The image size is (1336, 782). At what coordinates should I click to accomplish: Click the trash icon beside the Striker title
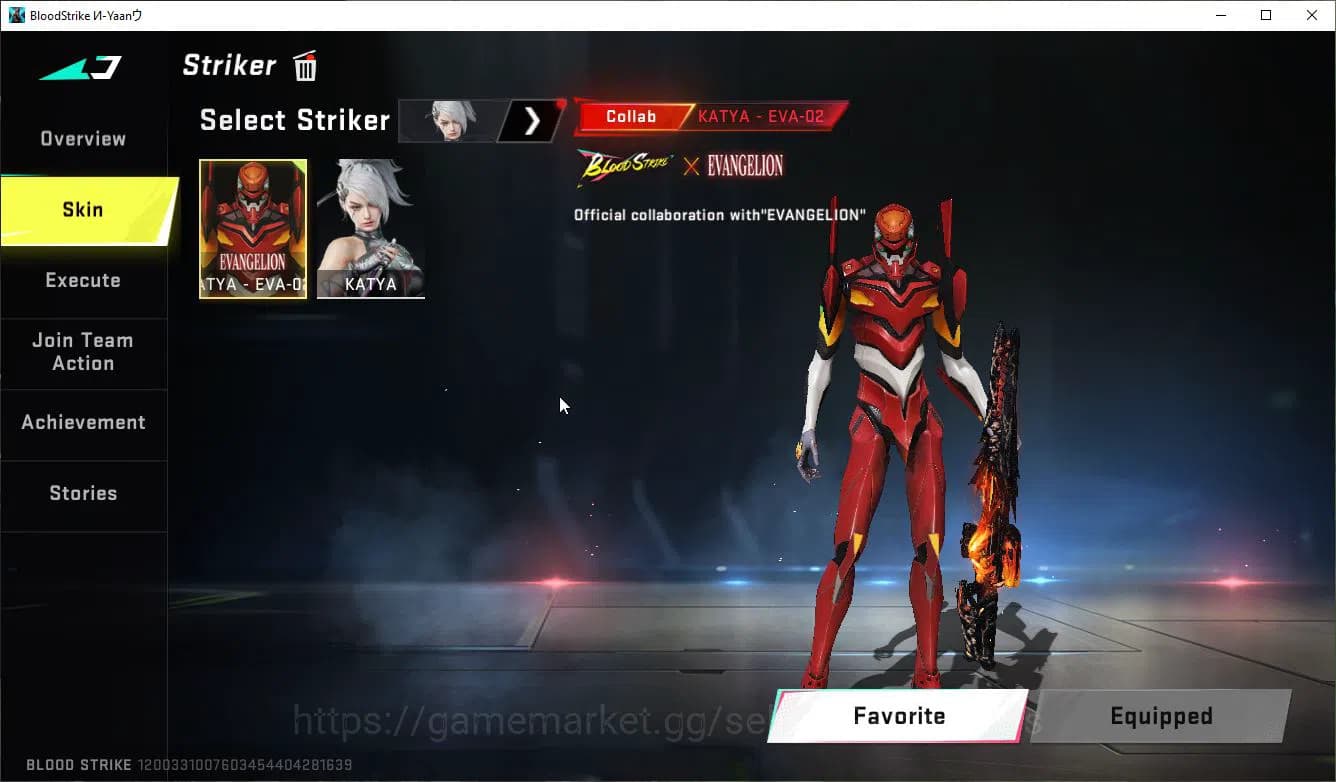pos(305,65)
